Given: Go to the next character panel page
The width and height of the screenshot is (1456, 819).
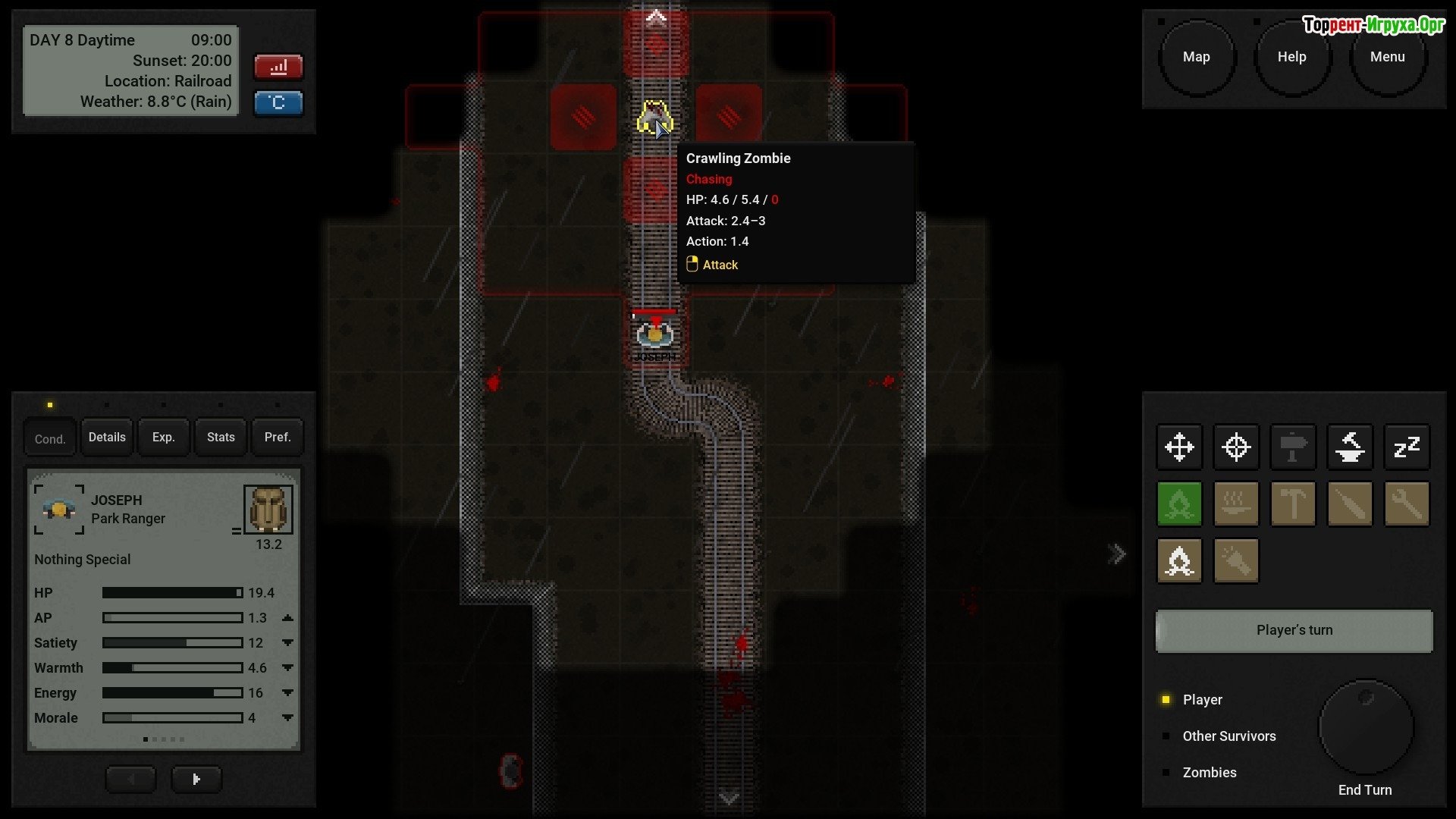Looking at the screenshot, I should coord(196,779).
